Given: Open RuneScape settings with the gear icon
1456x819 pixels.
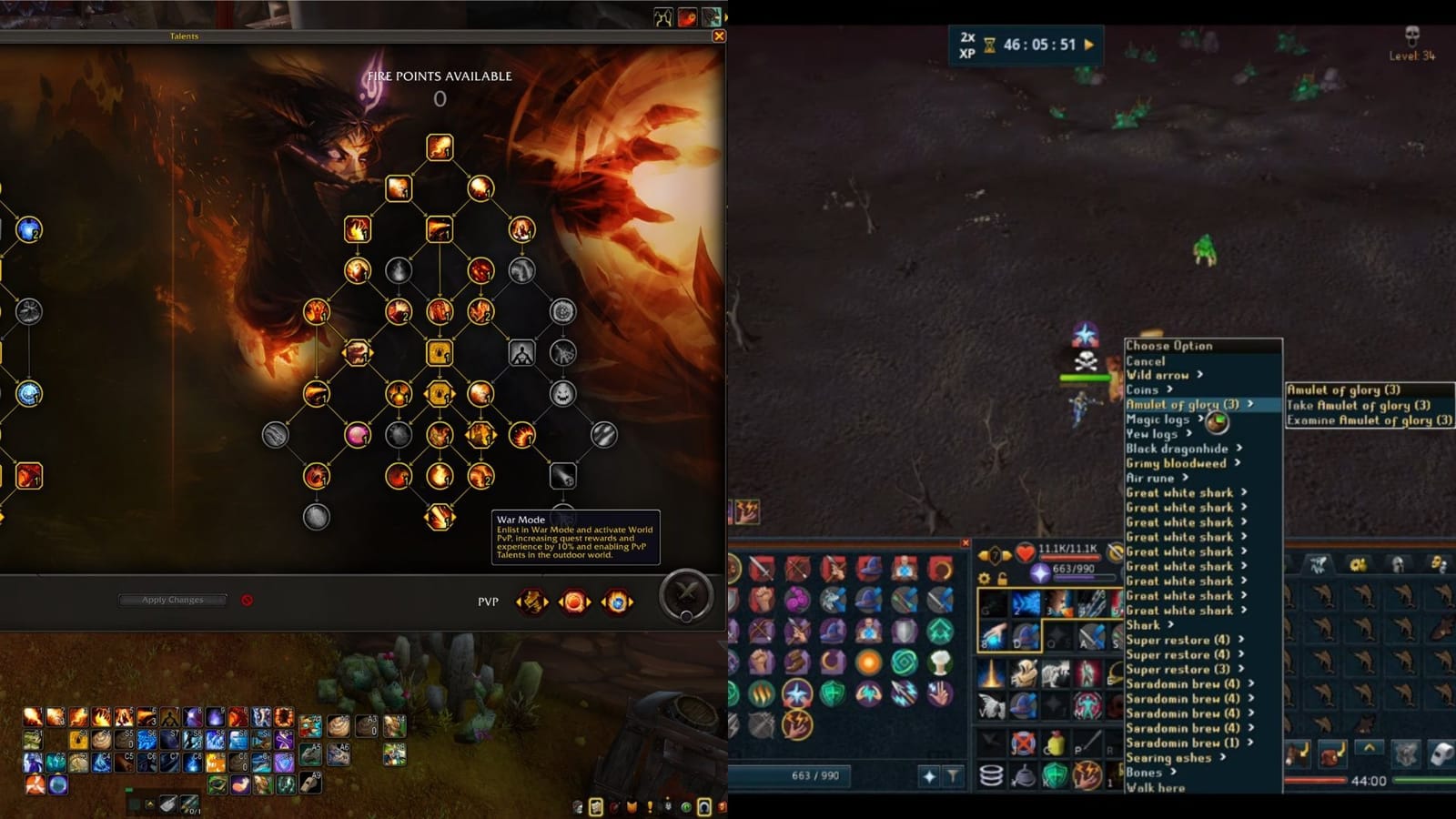Looking at the screenshot, I should click(984, 577).
